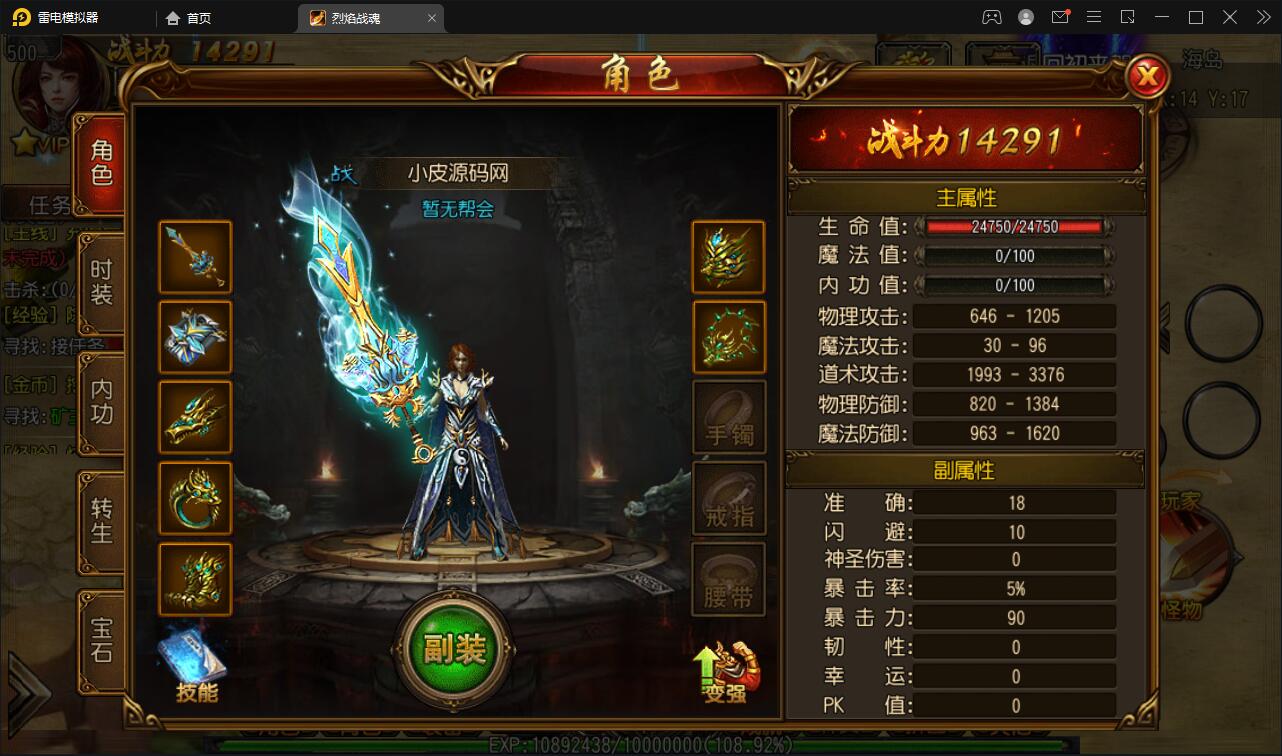Click the empty 手镯 bracelet slot
The width and height of the screenshot is (1282, 756).
click(x=729, y=417)
